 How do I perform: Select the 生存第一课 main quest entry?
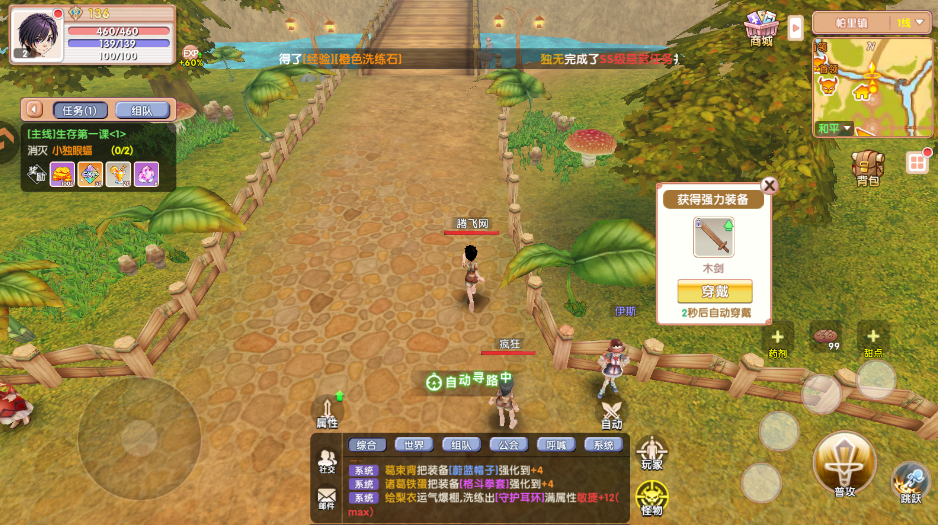(78, 133)
